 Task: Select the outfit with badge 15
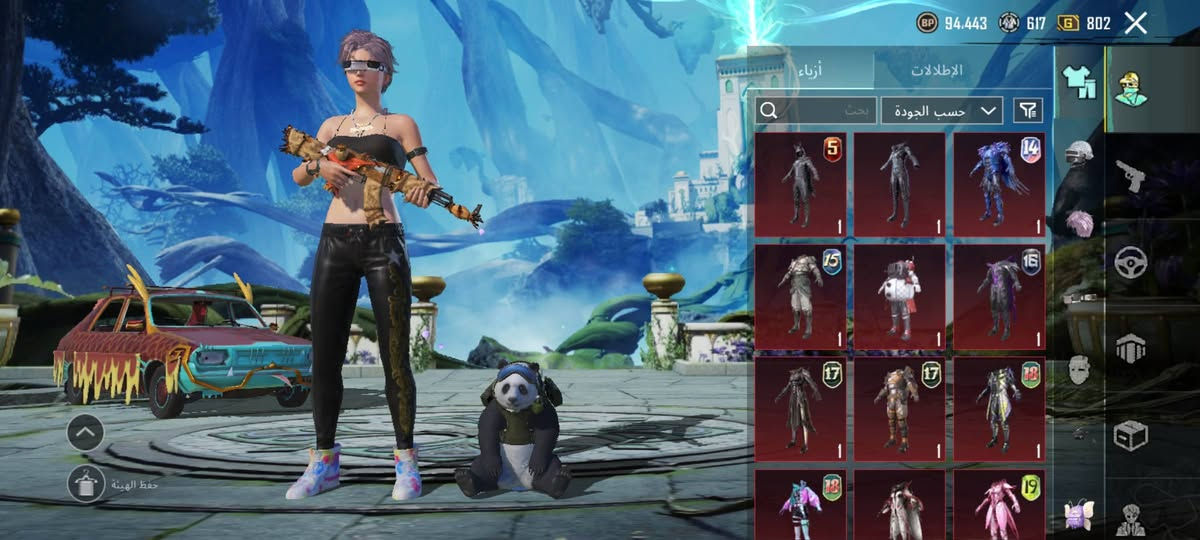point(800,297)
